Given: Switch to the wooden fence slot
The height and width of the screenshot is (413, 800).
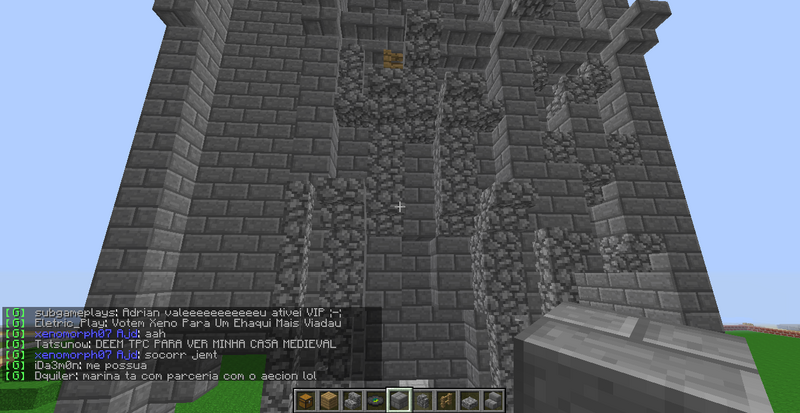Looking at the screenshot, I should click(446, 401).
